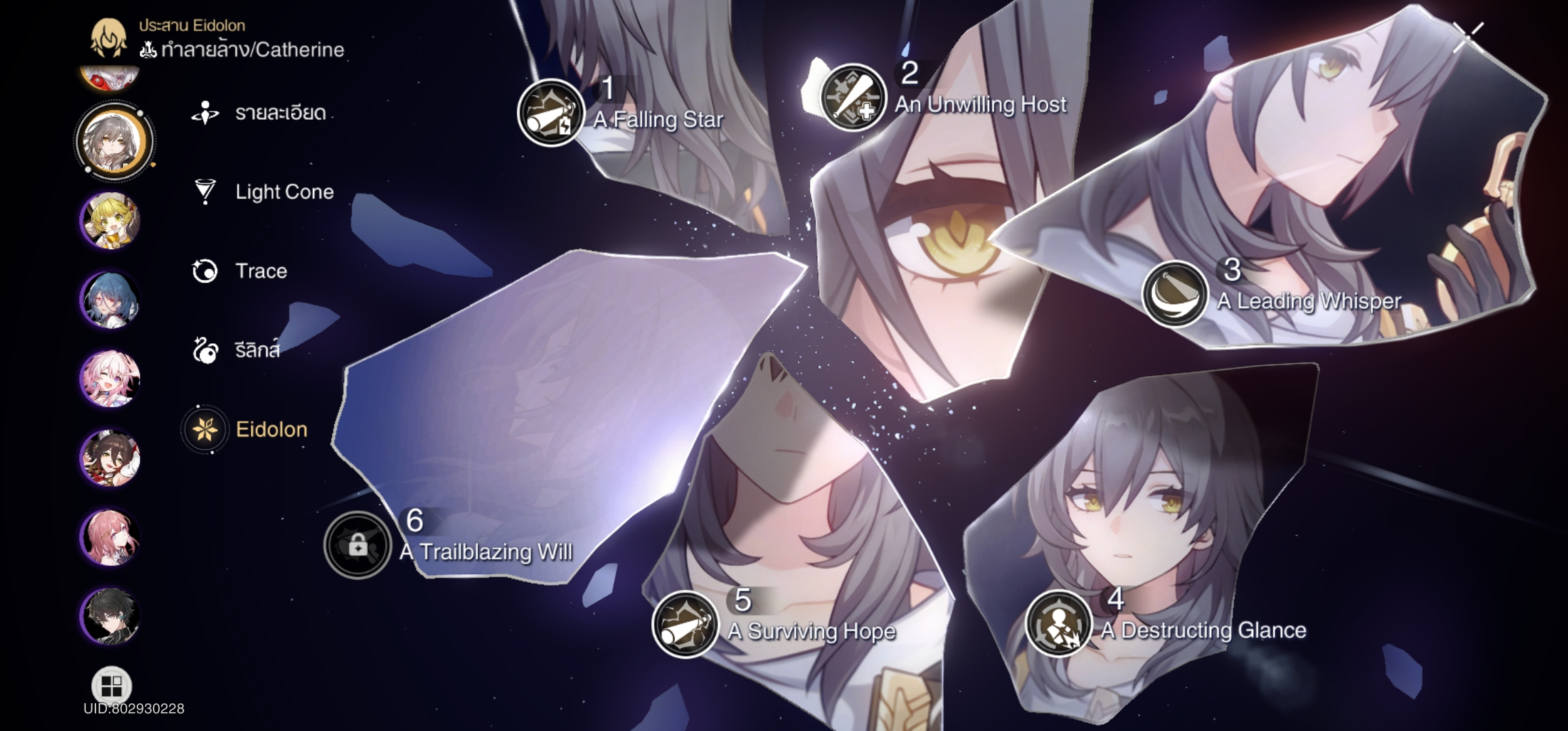Select the Eidolon tab
Screen dimensions: 1568x731
pyautogui.click(x=270, y=430)
